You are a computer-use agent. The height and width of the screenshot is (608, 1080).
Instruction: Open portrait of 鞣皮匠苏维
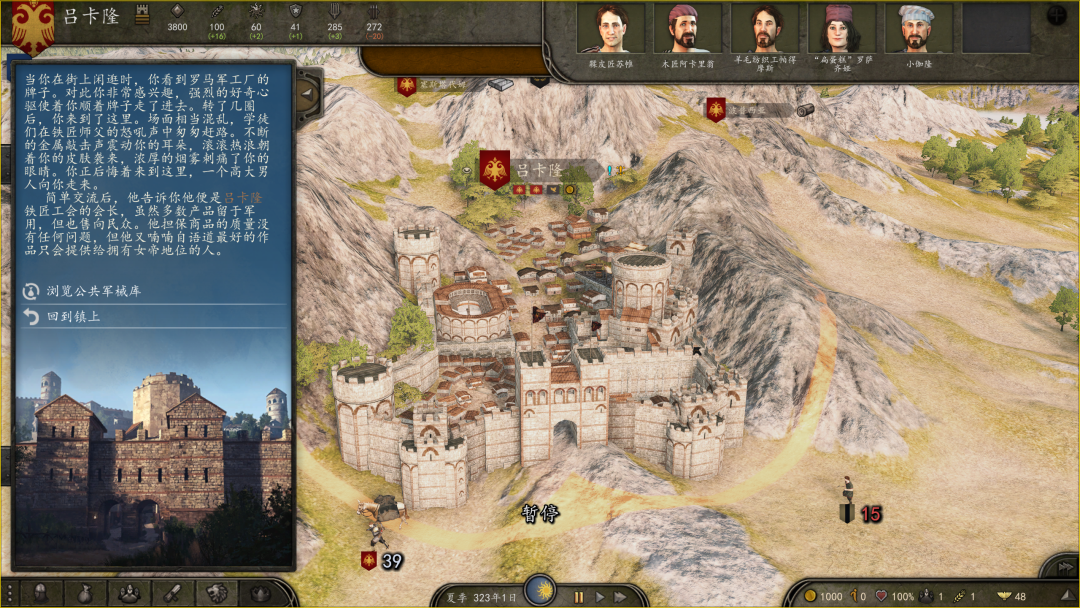(x=610, y=29)
